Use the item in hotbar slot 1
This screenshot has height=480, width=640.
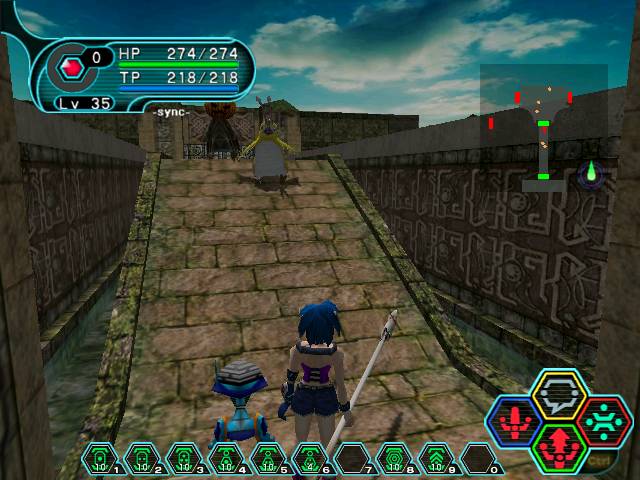tap(100, 459)
